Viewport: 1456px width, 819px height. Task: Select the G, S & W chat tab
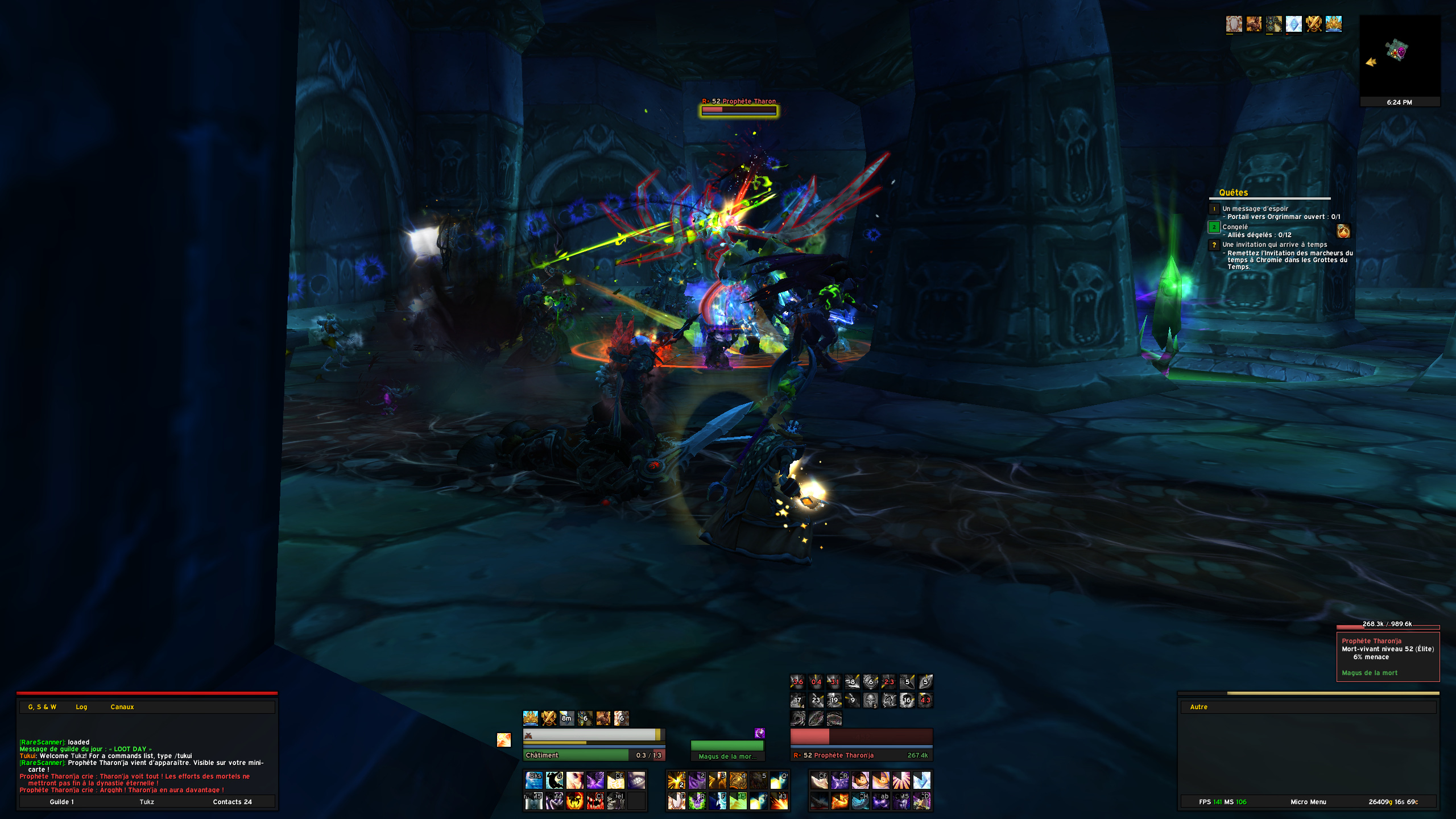[42, 707]
